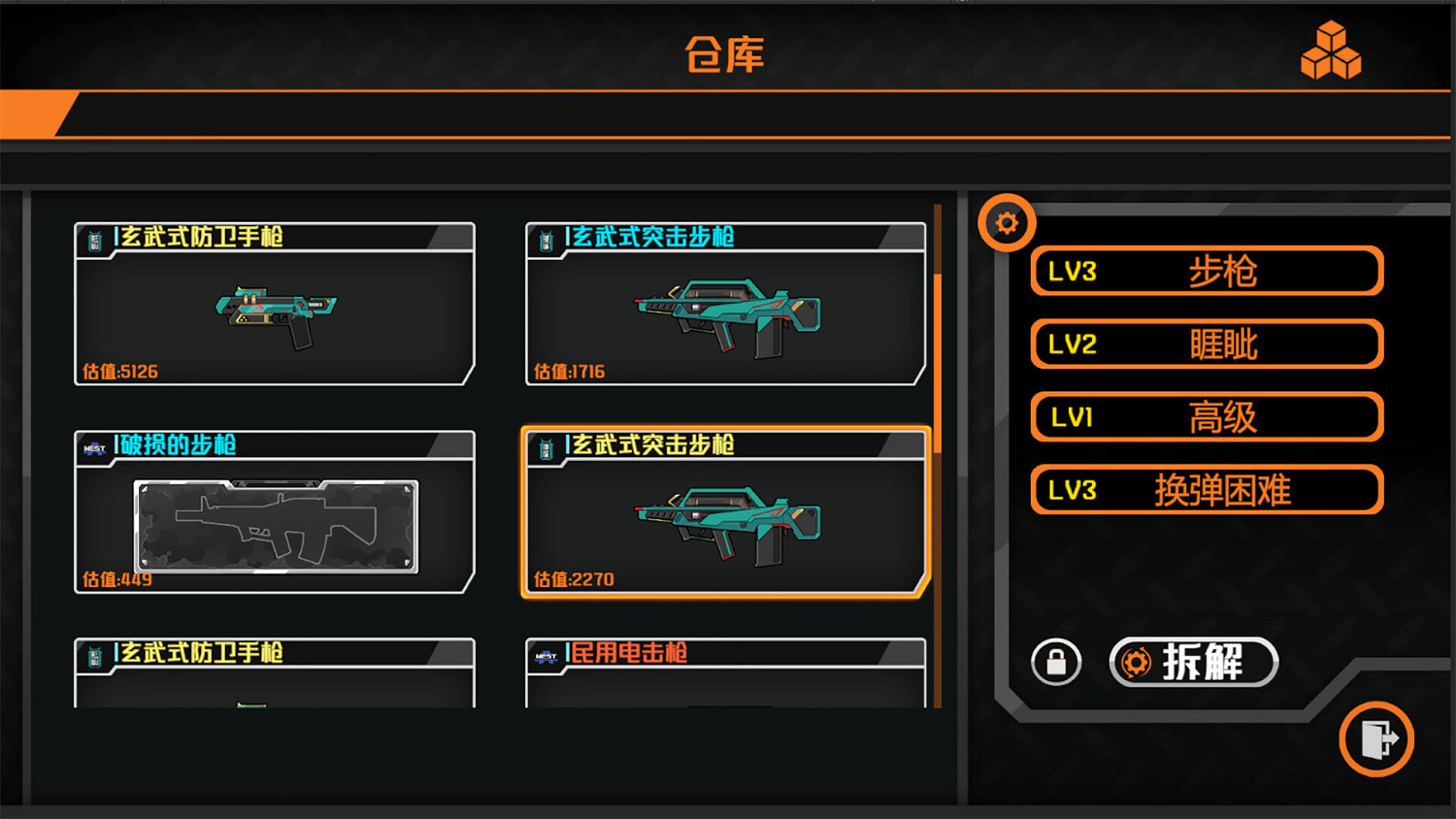Click the gear settings icon on the detail panel
The image size is (1456, 819).
click(x=1007, y=221)
